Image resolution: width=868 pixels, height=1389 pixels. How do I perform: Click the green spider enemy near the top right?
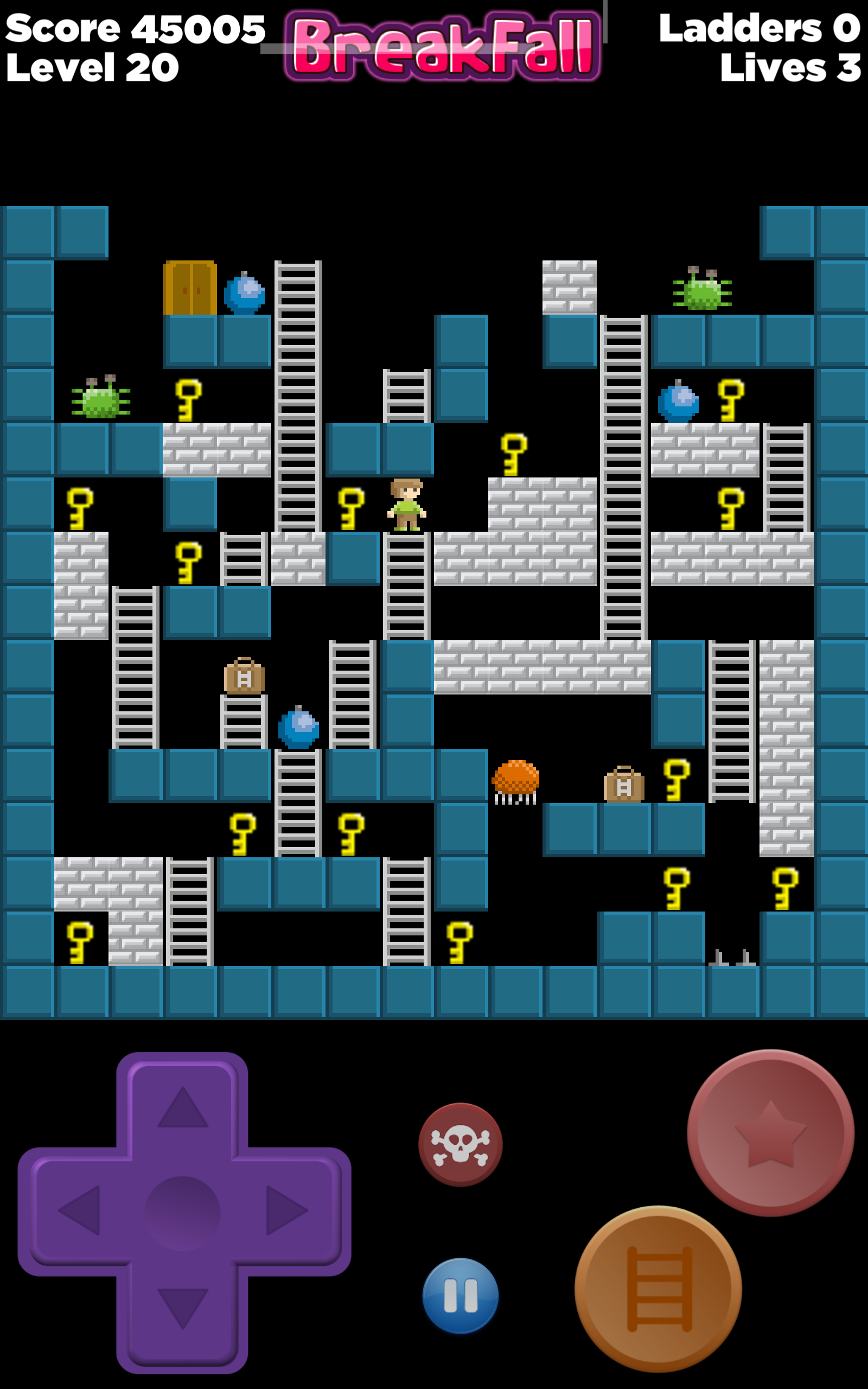[701, 293]
